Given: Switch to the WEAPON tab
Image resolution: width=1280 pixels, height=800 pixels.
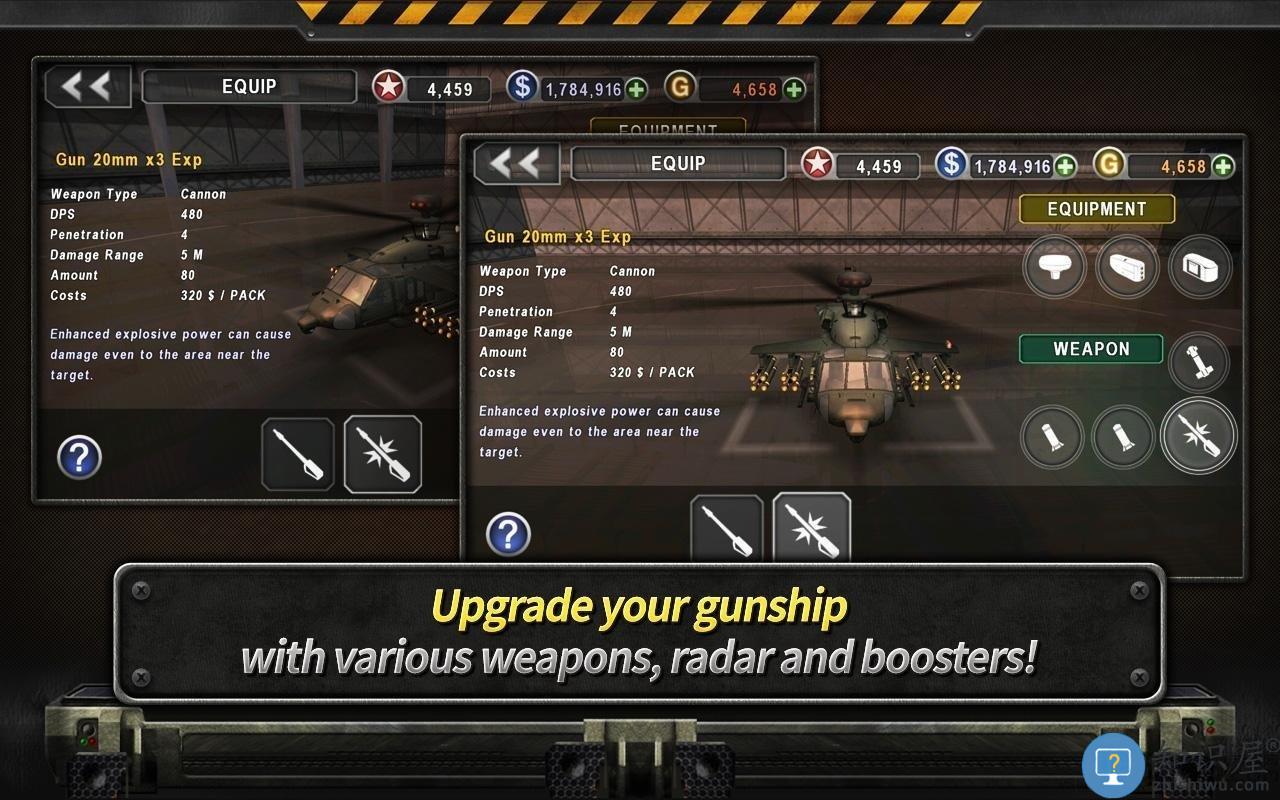Looking at the screenshot, I should tap(1090, 349).
